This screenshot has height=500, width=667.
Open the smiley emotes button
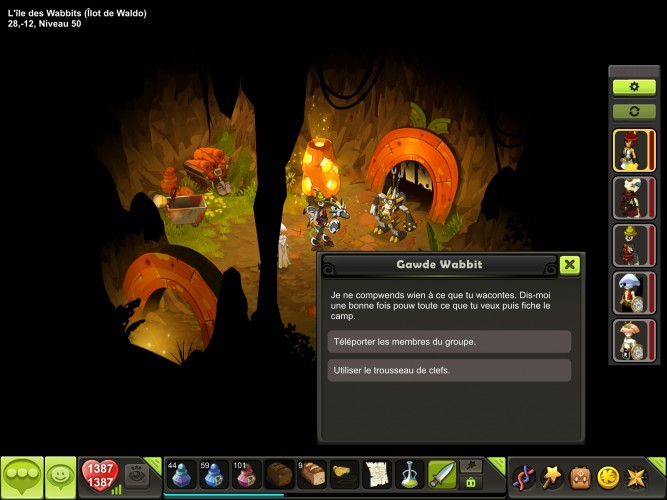pos(61,476)
